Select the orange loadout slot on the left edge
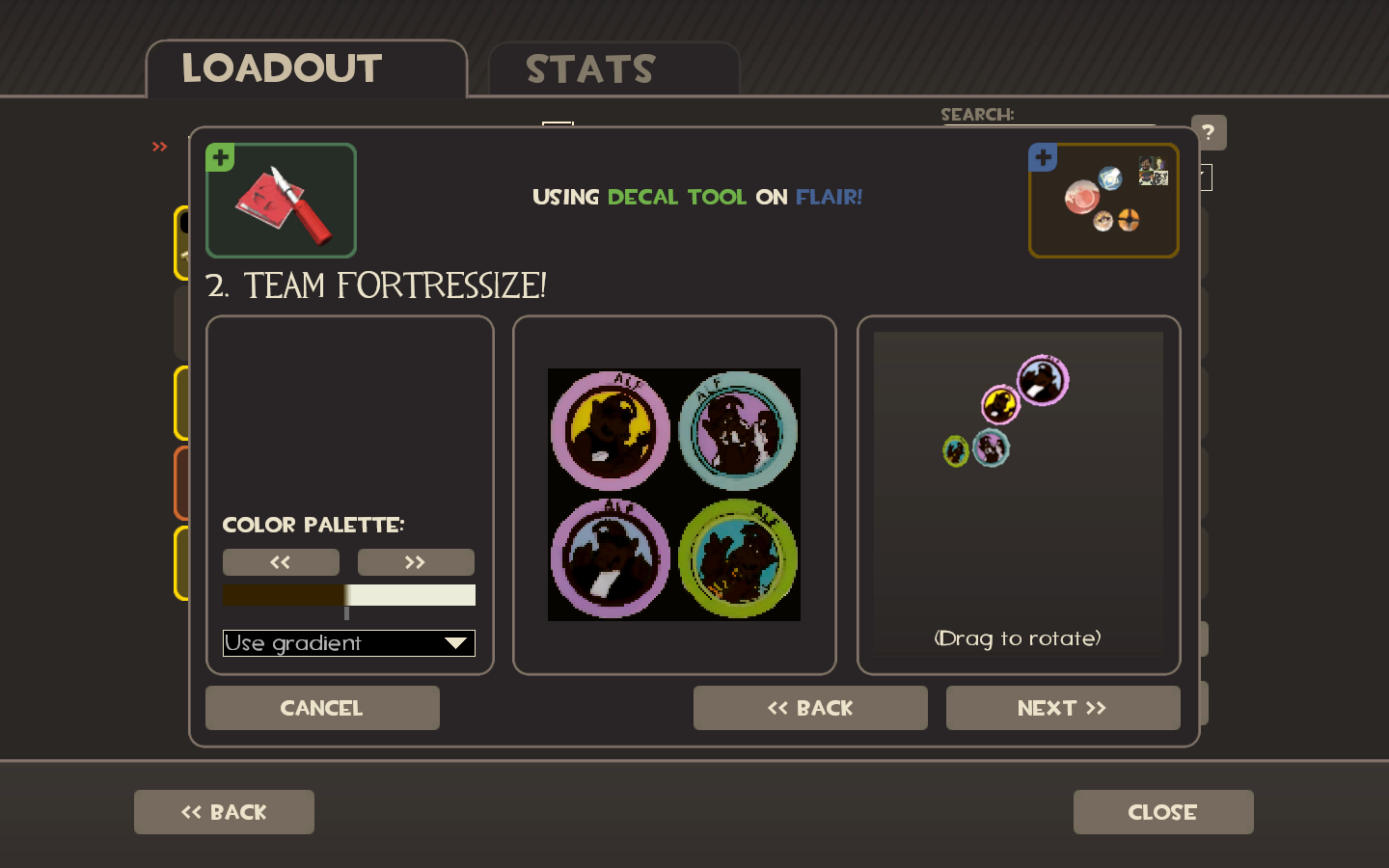The height and width of the screenshot is (868, 1389). click(x=183, y=484)
